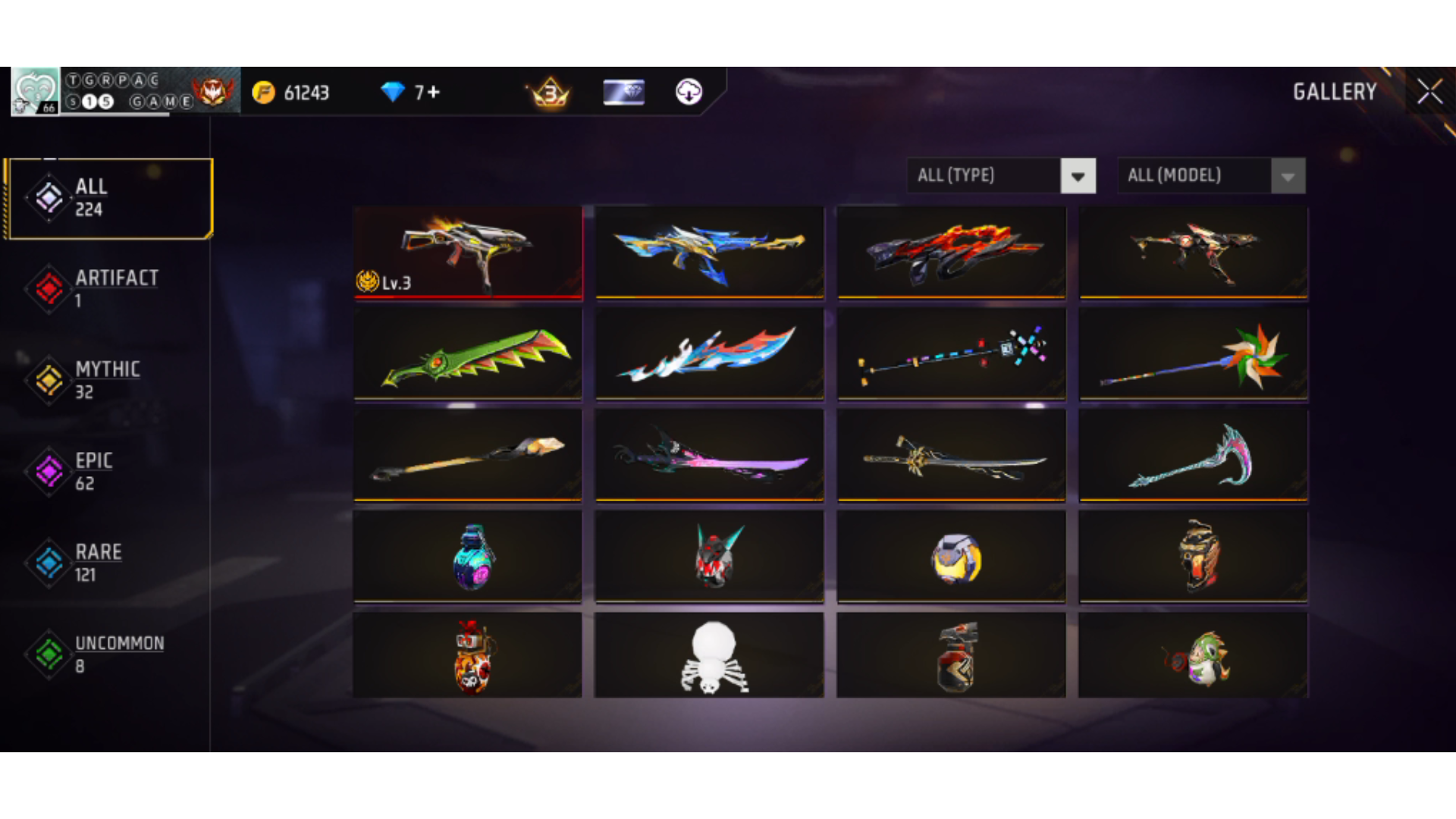Filter gallery by EPIC rarity
Viewport: 1456px width, 819px height.
(49, 471)
